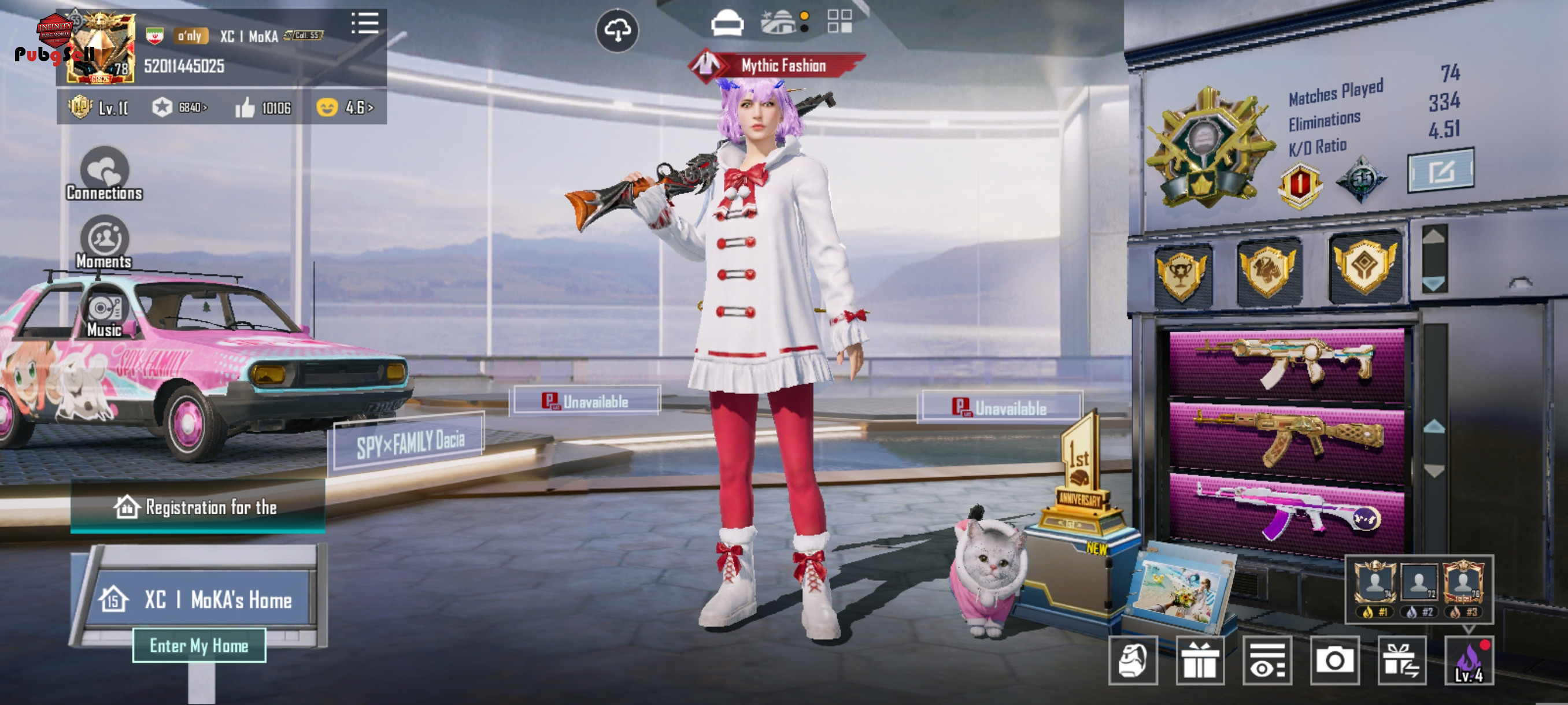Open the gift exchange icon

click(x=1401, y=661)
